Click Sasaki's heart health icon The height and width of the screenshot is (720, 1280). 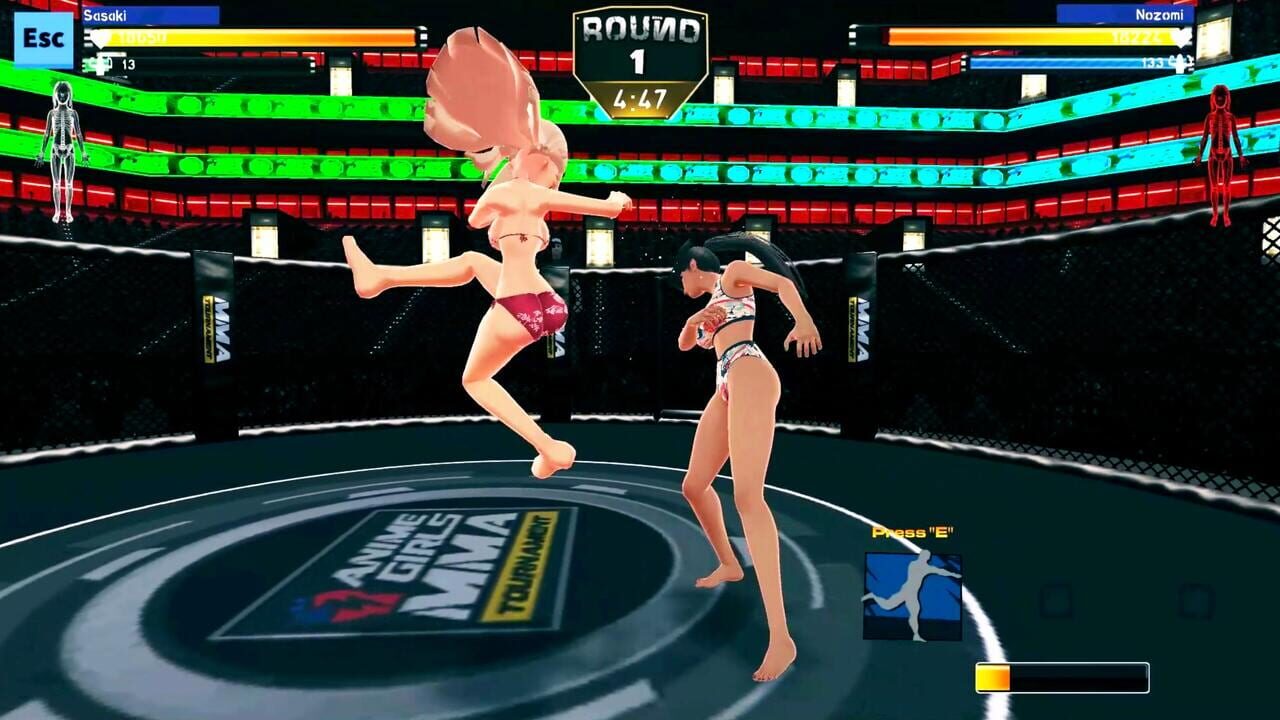click(x=100, y=37)
